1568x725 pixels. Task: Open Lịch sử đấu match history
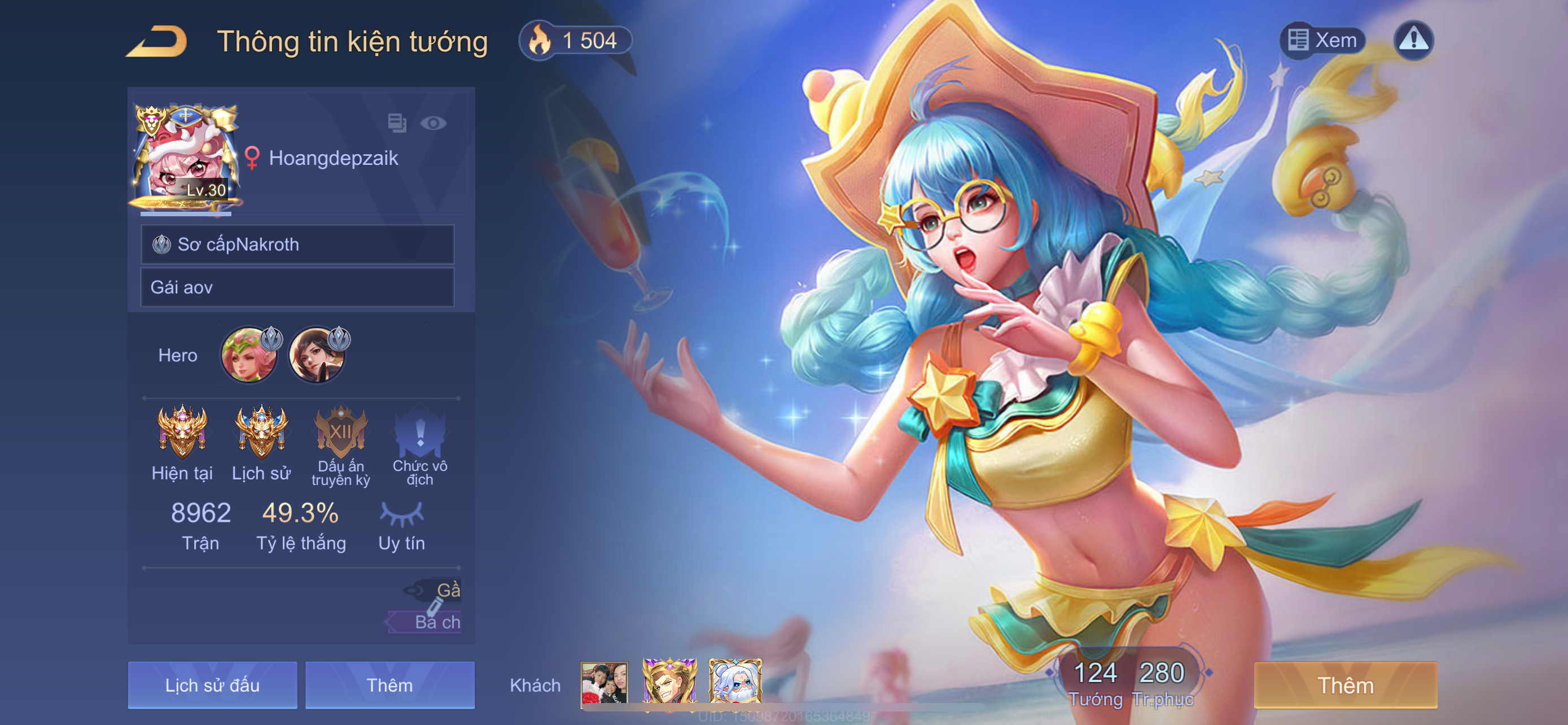[212, 685]
